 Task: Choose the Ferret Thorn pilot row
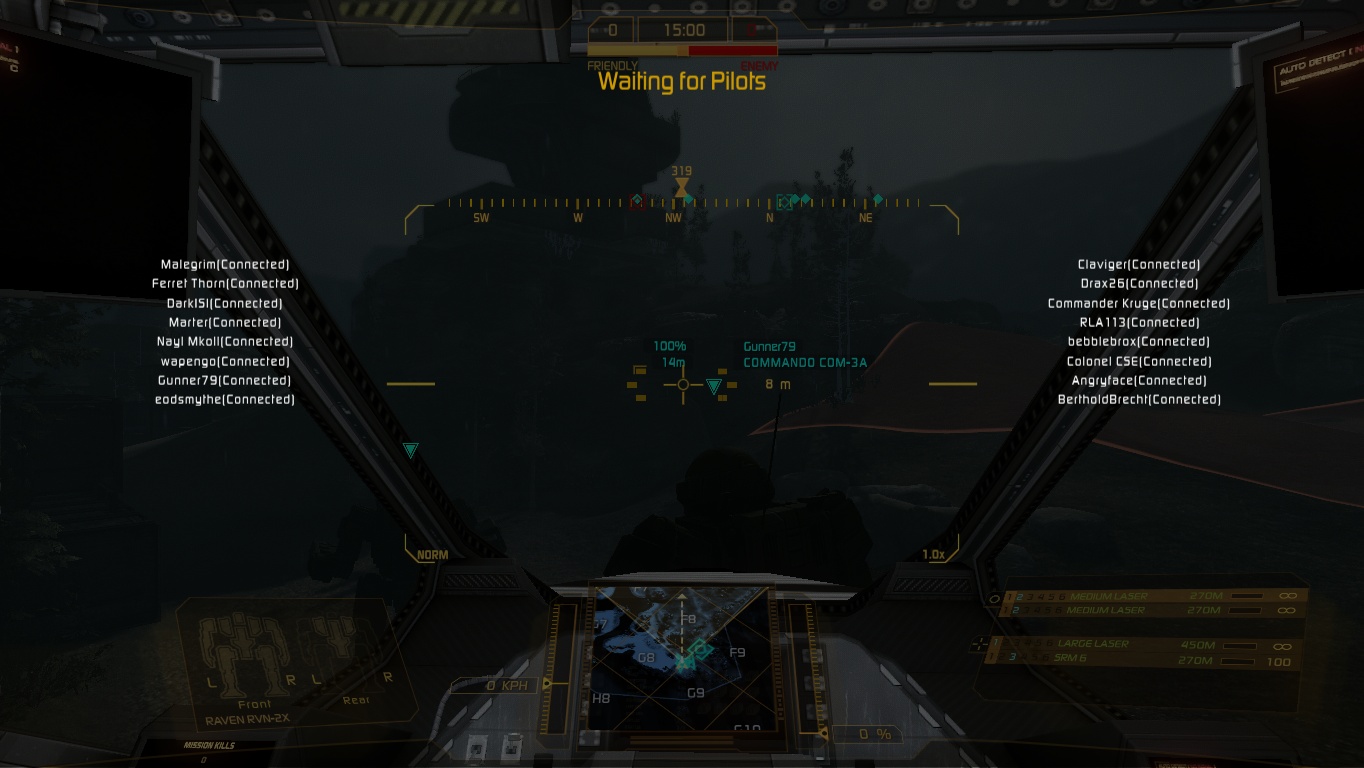(x=225, y=284)
